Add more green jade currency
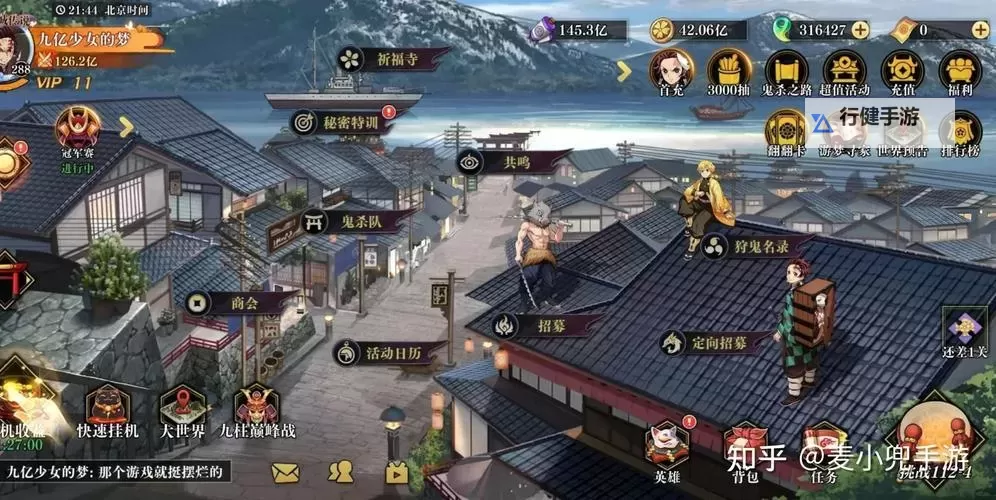The height and width of the screenshot is (500, 996). pos(860,30)
